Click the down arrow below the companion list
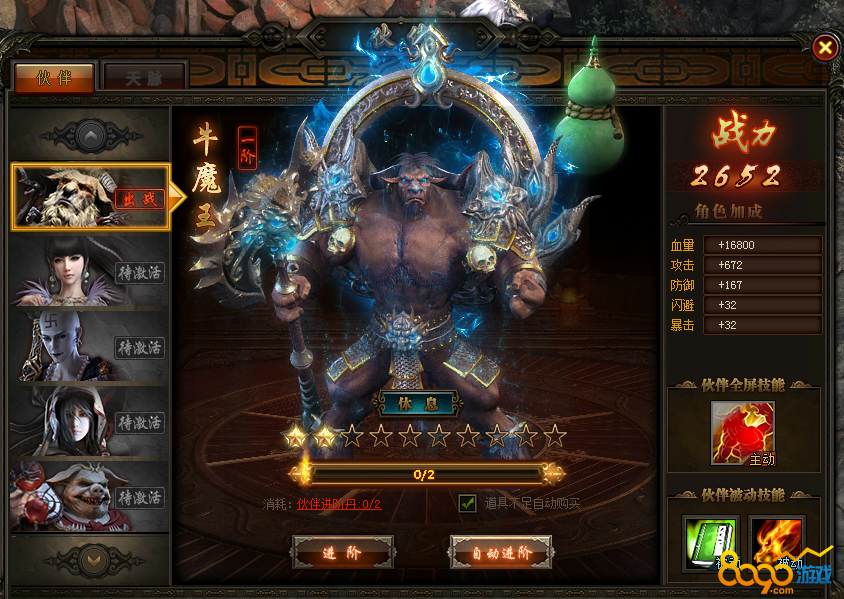Viewport: 844px width, 599px height. (90, 558)
